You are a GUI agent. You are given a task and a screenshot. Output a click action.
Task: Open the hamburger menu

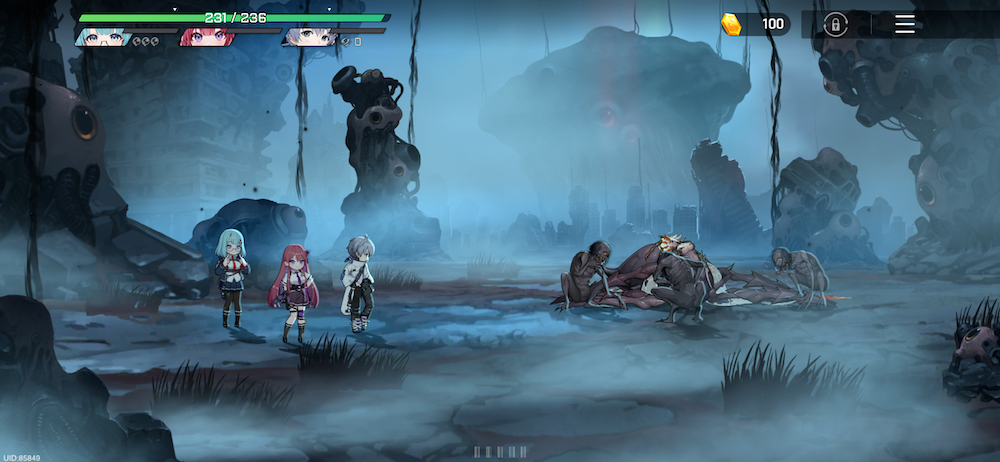point(904,24)
